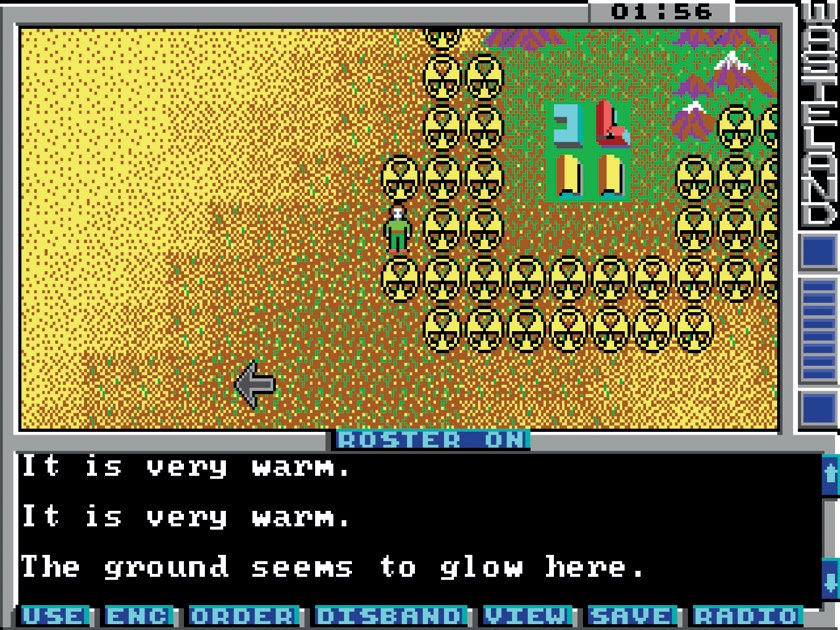The width and height of the screenshot is (840, 630).
Task: Click the DISBAND command
Action: (390, 616)
